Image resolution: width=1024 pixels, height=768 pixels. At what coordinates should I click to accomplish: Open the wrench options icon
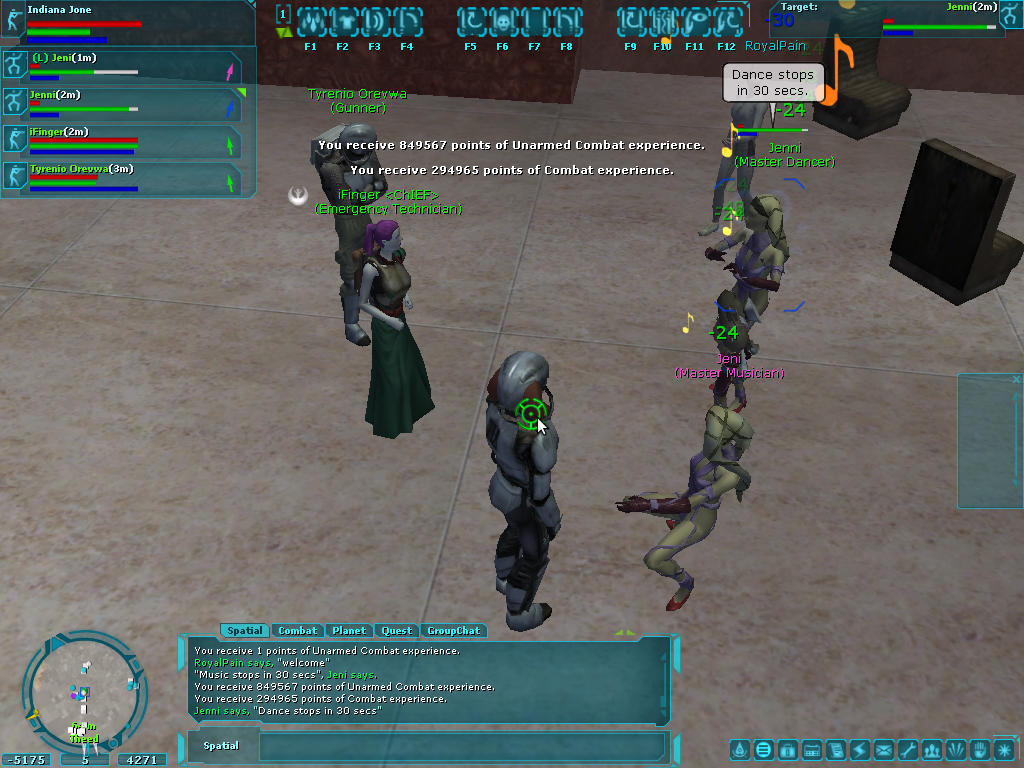908,749
